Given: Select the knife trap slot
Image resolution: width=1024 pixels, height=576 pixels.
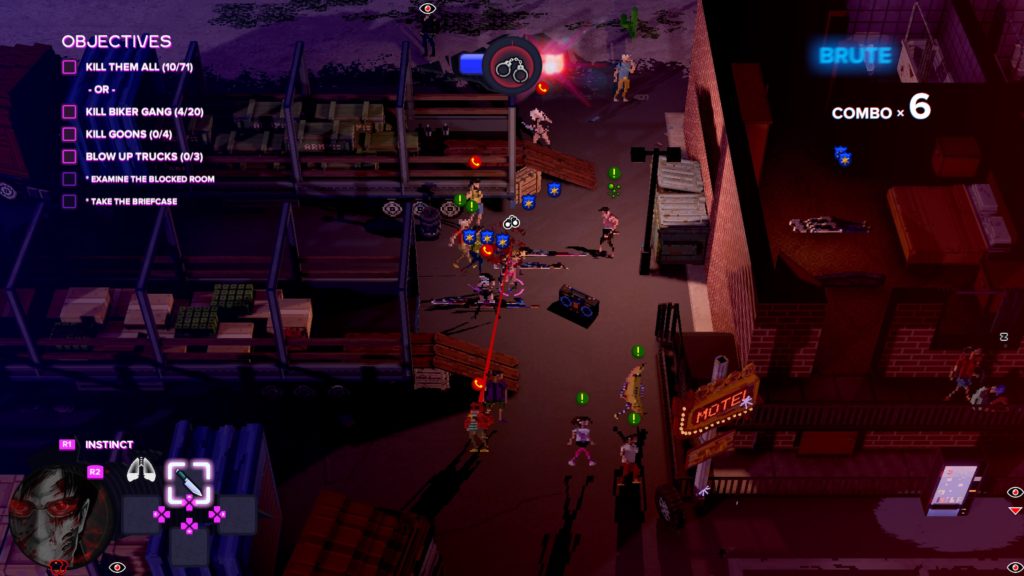Looking at the screenshot, I should 188,481.
